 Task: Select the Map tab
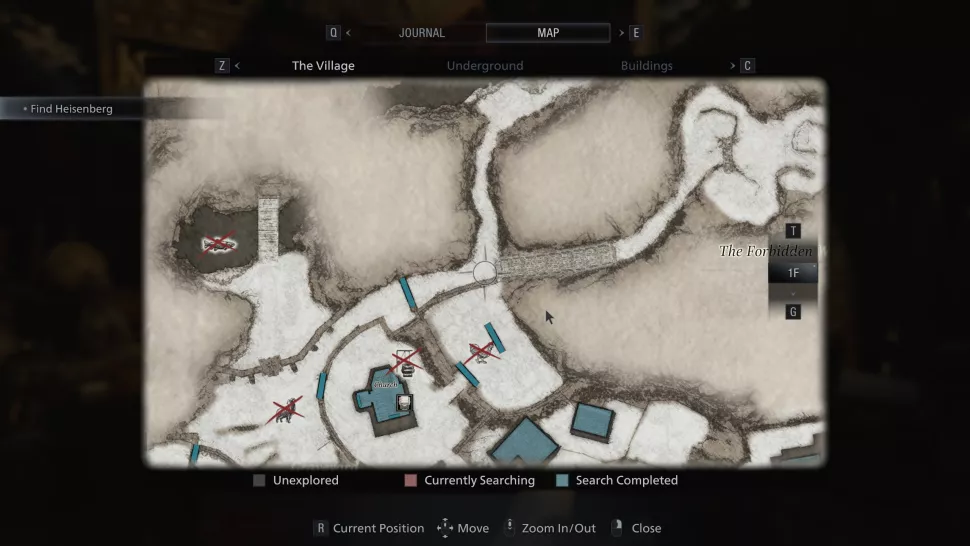[548, 33]
